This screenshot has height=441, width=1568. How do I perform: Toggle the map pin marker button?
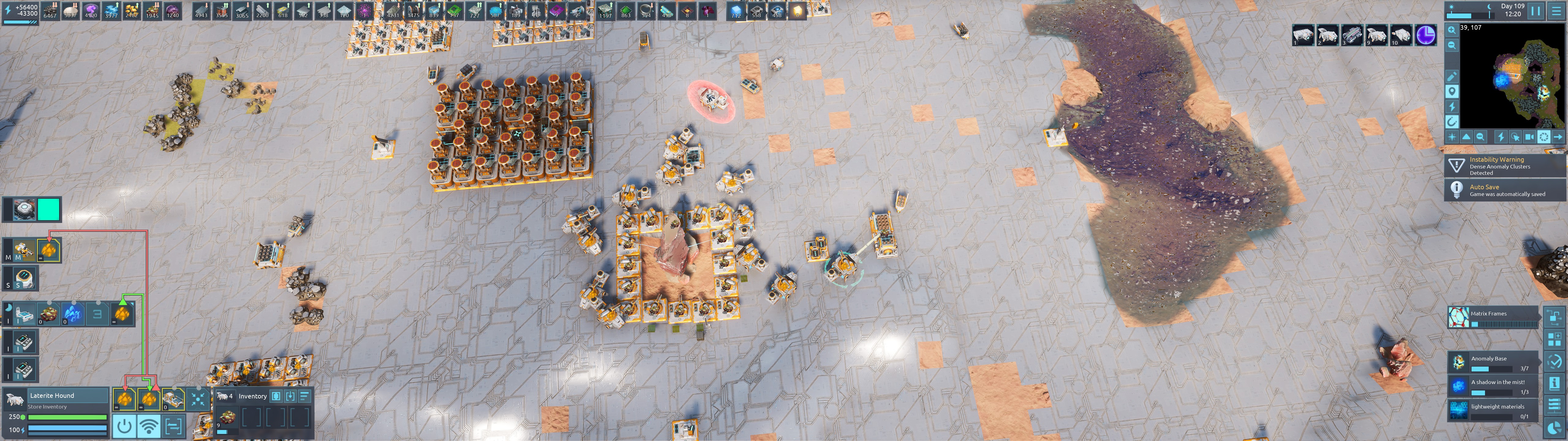(x=1452, y=91)
